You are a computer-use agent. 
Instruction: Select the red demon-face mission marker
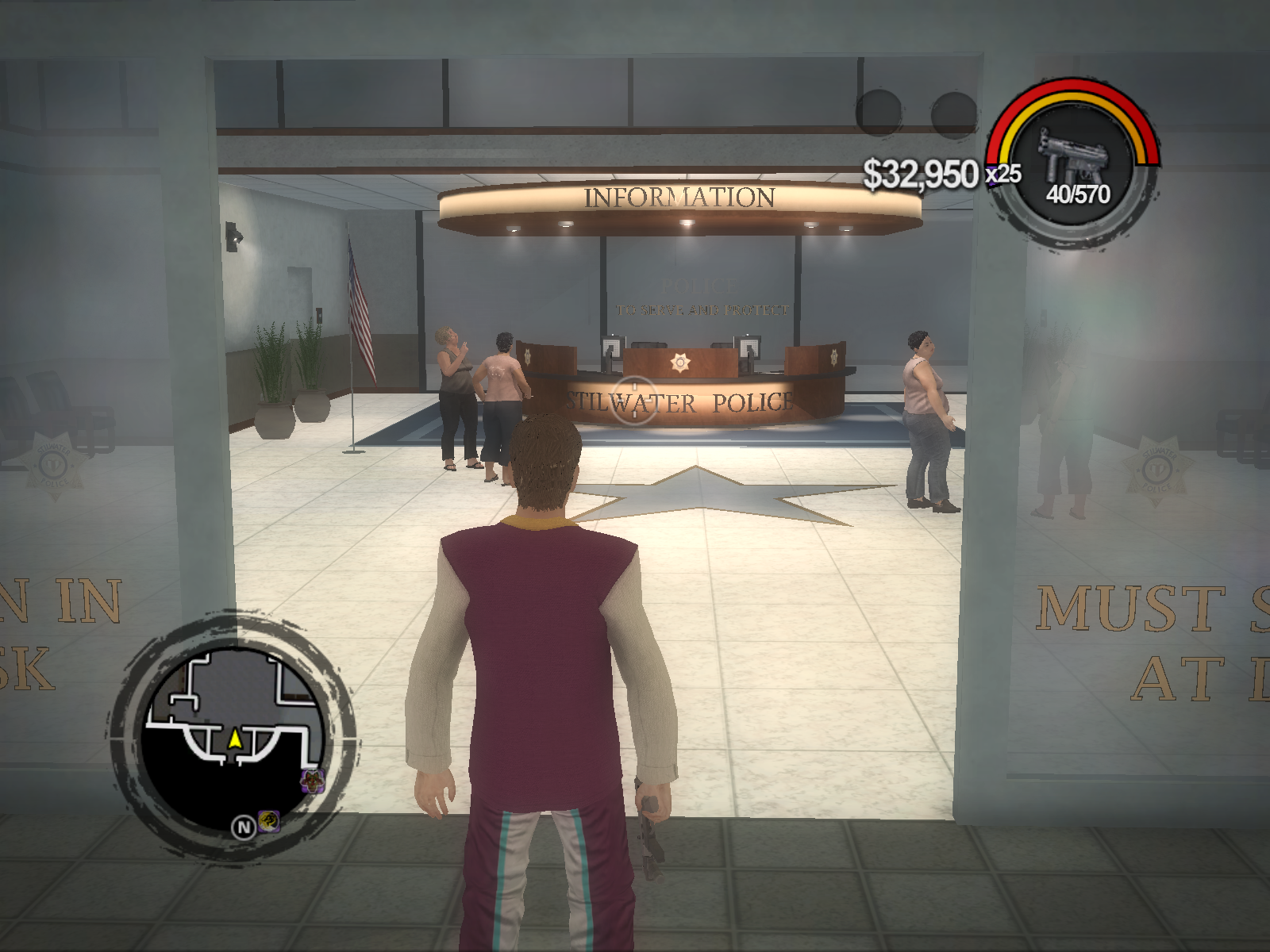pos(313,779)
